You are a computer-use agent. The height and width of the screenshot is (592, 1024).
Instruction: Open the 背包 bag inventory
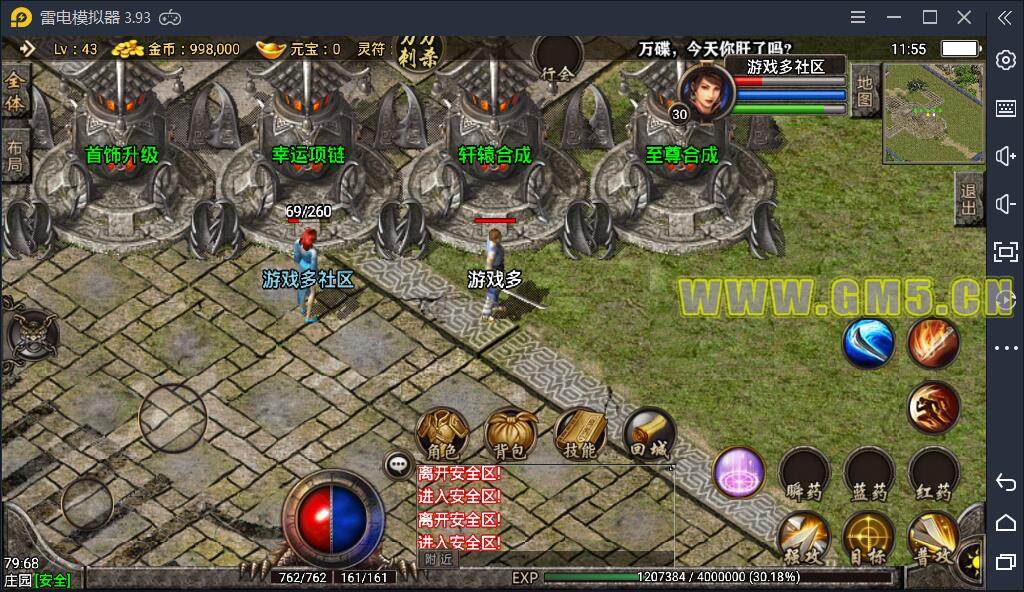click(511, 434)
